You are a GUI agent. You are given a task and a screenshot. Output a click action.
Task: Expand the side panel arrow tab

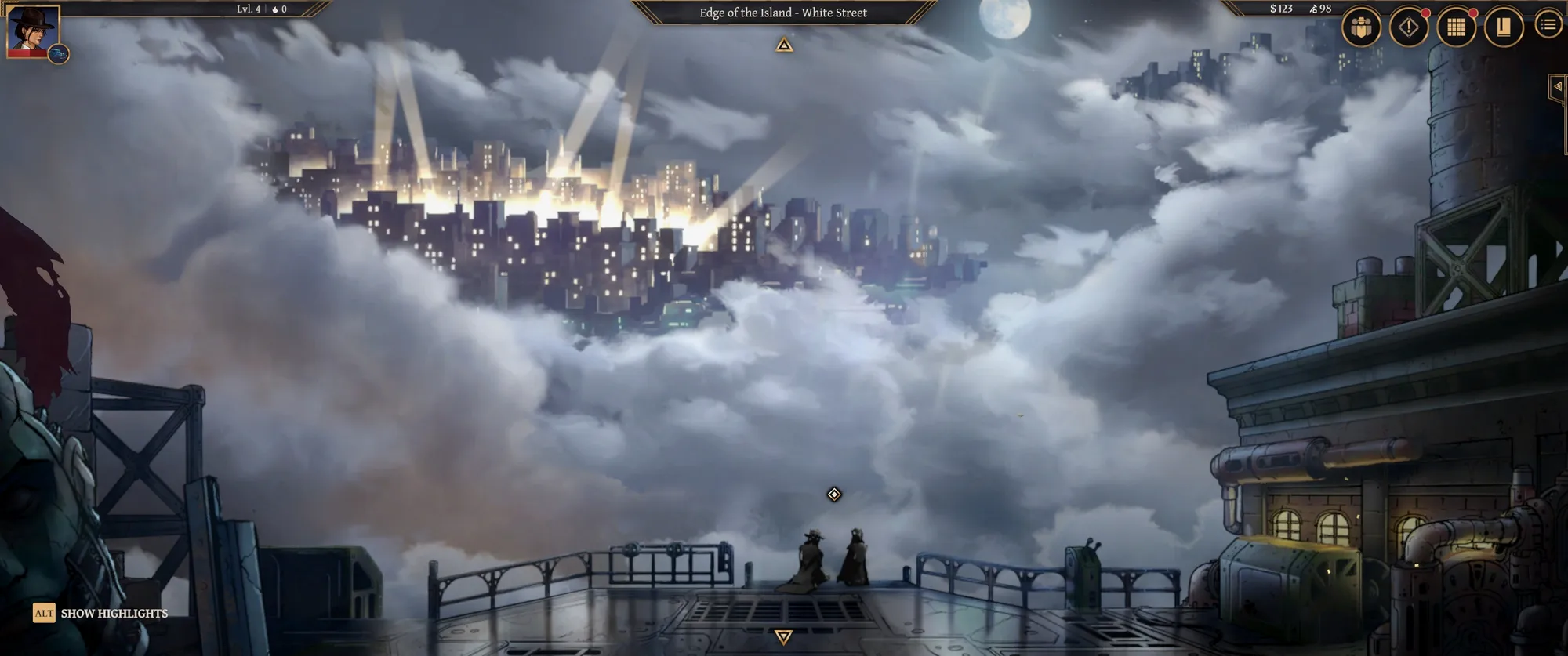[1558, 87]
